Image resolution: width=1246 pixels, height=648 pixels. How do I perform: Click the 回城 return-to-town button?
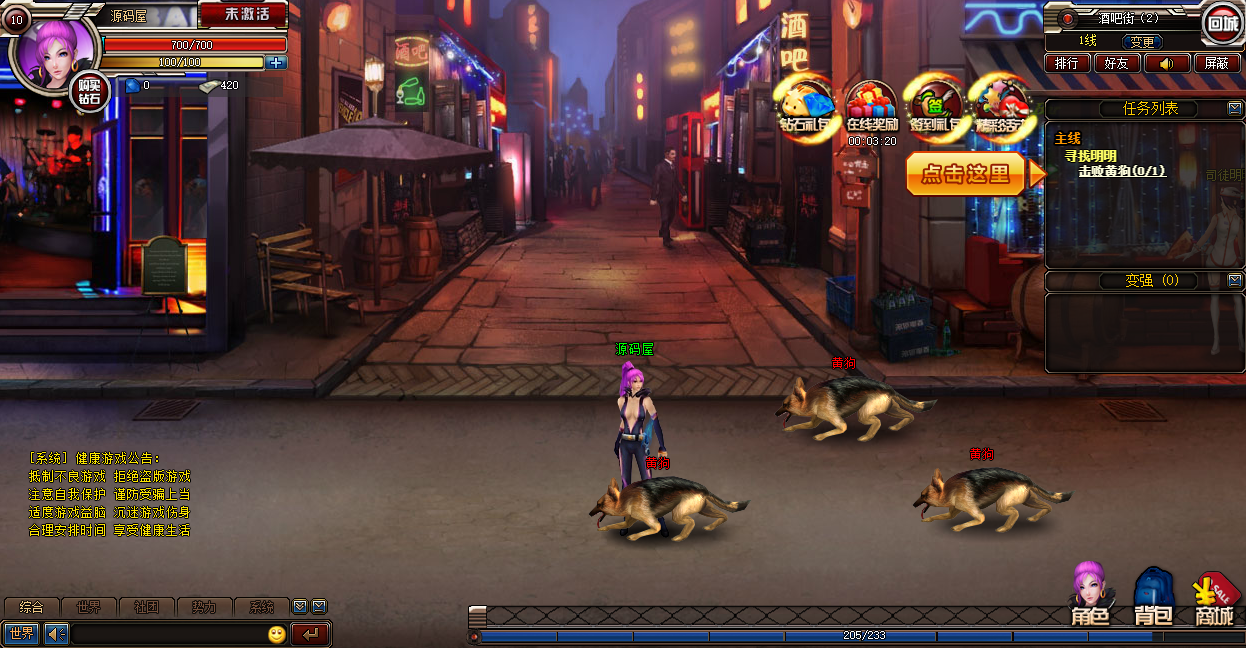pos(1222,23)
